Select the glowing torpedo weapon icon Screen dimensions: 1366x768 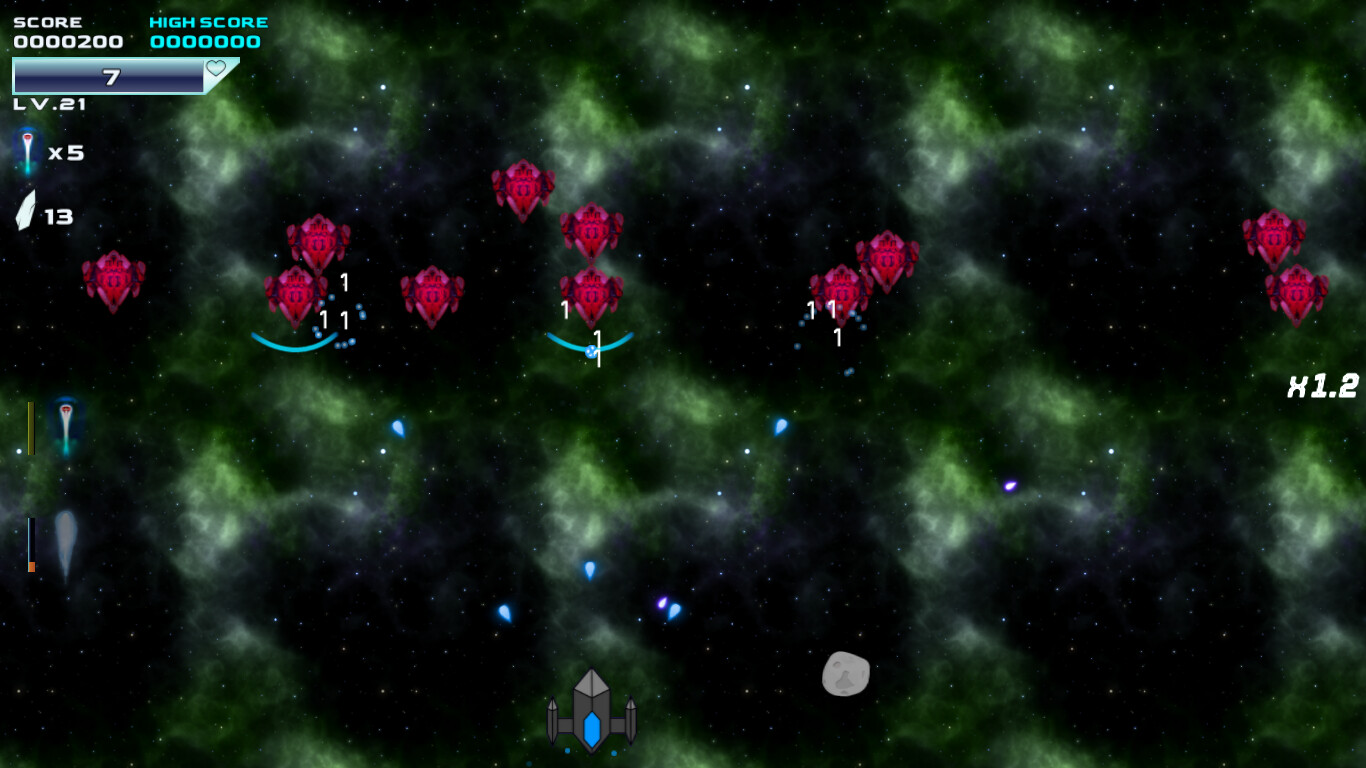(65, 425)
